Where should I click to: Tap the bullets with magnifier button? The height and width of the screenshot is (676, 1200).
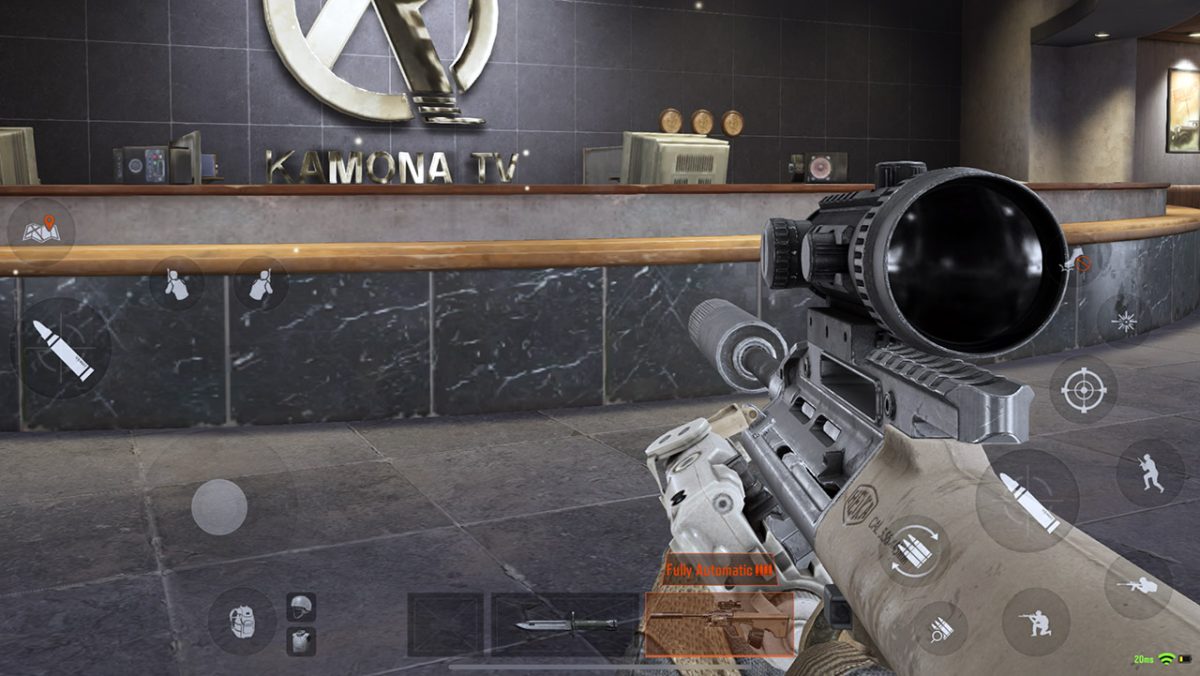(940, 628)
